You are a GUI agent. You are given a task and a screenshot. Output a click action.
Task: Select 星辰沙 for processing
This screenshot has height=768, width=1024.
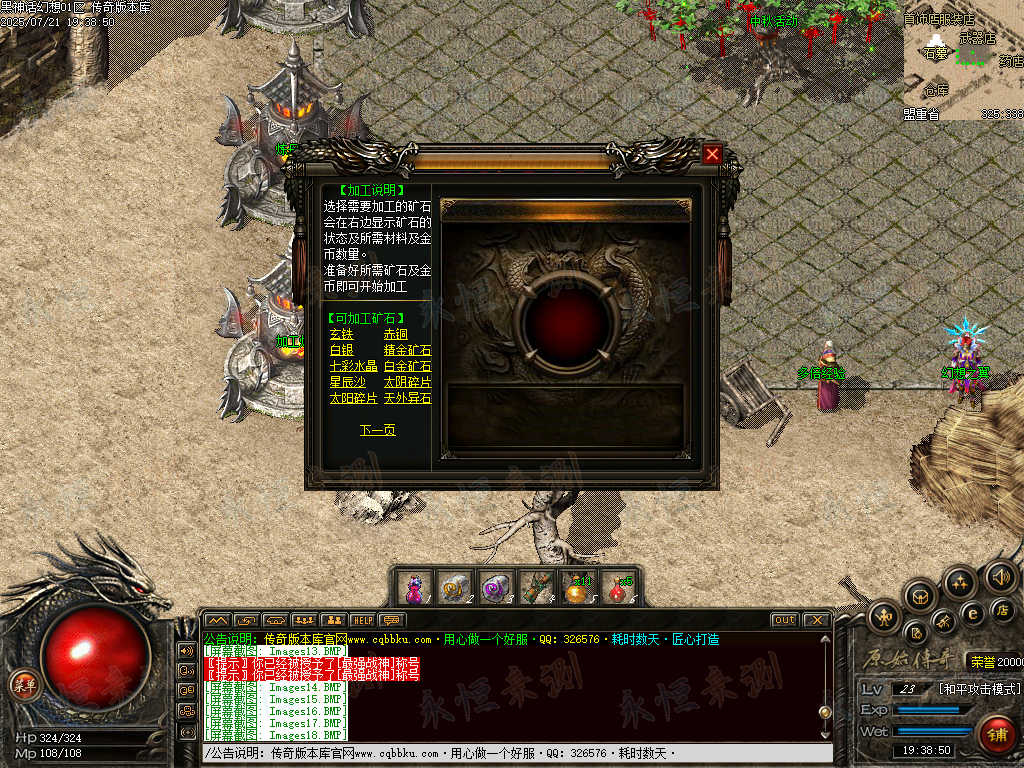point(347,382)
